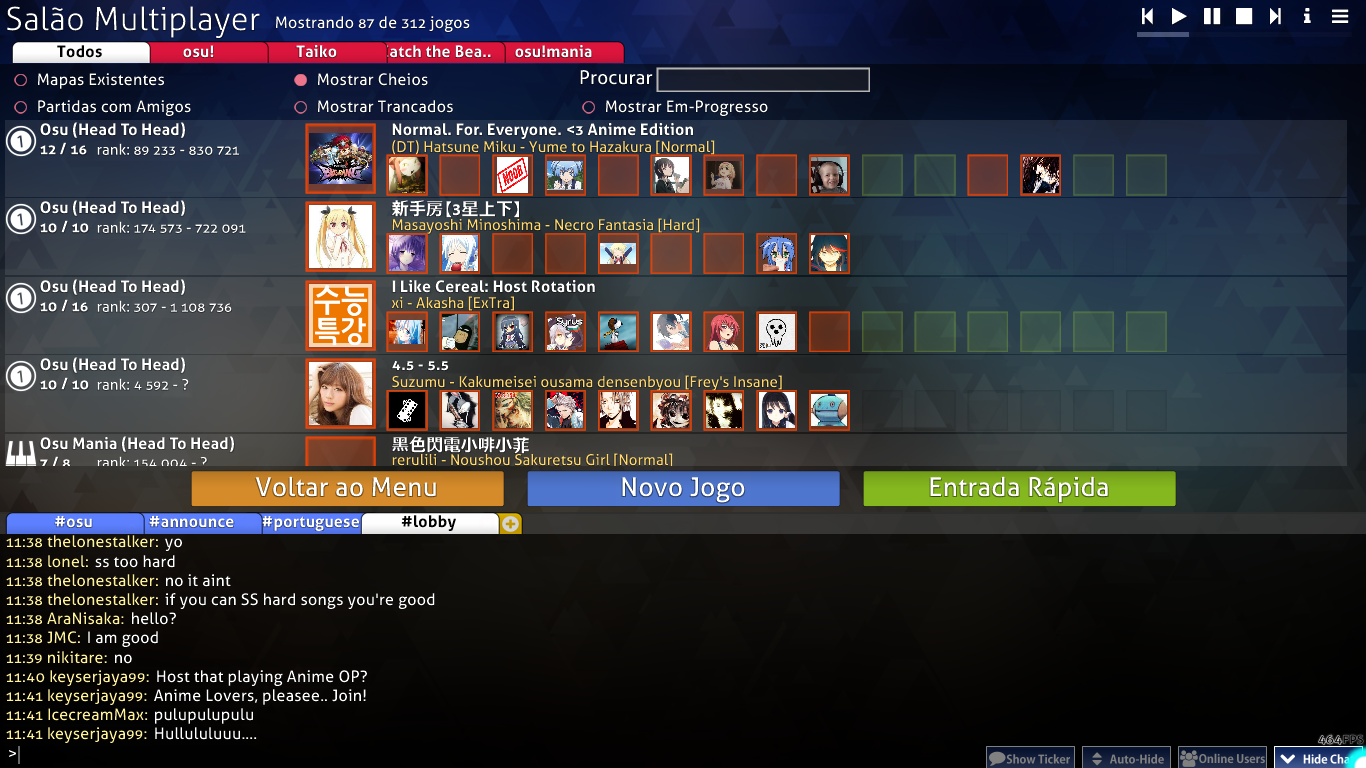The image size is (1366, 768).
Task: Toggle Mostrar Em-Progresso on
Action: tap(588, 106)
